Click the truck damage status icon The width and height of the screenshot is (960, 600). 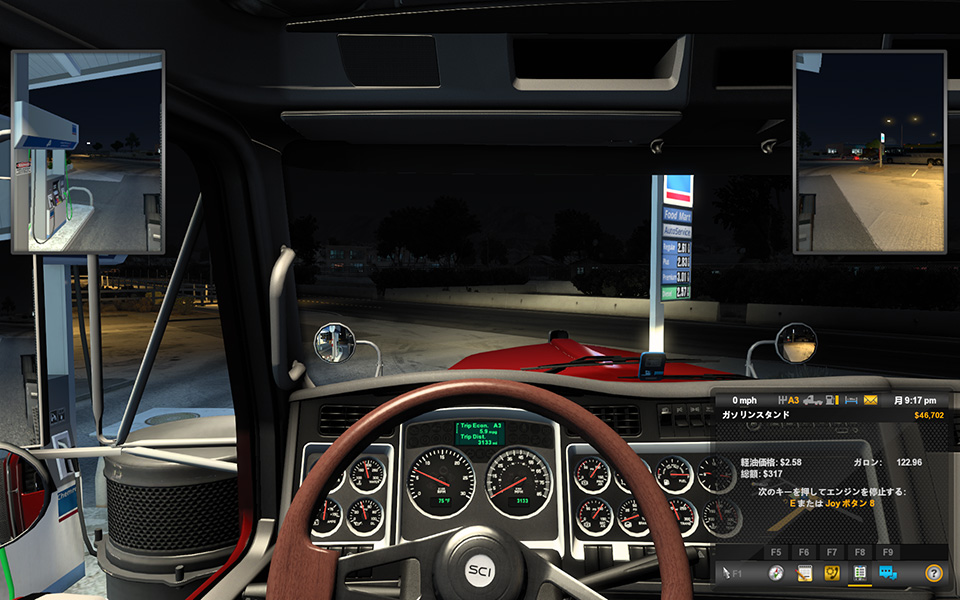pos(813,400)
